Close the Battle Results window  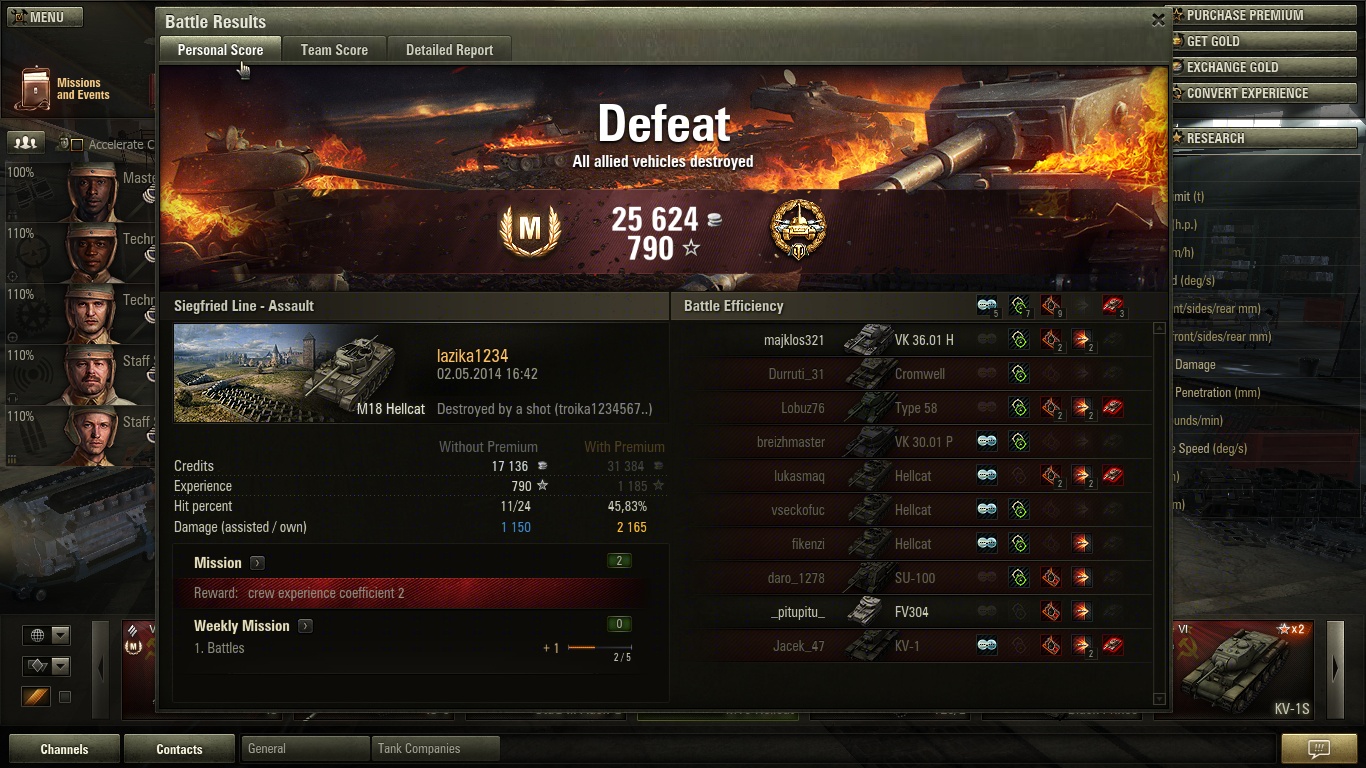point(1158,19)
